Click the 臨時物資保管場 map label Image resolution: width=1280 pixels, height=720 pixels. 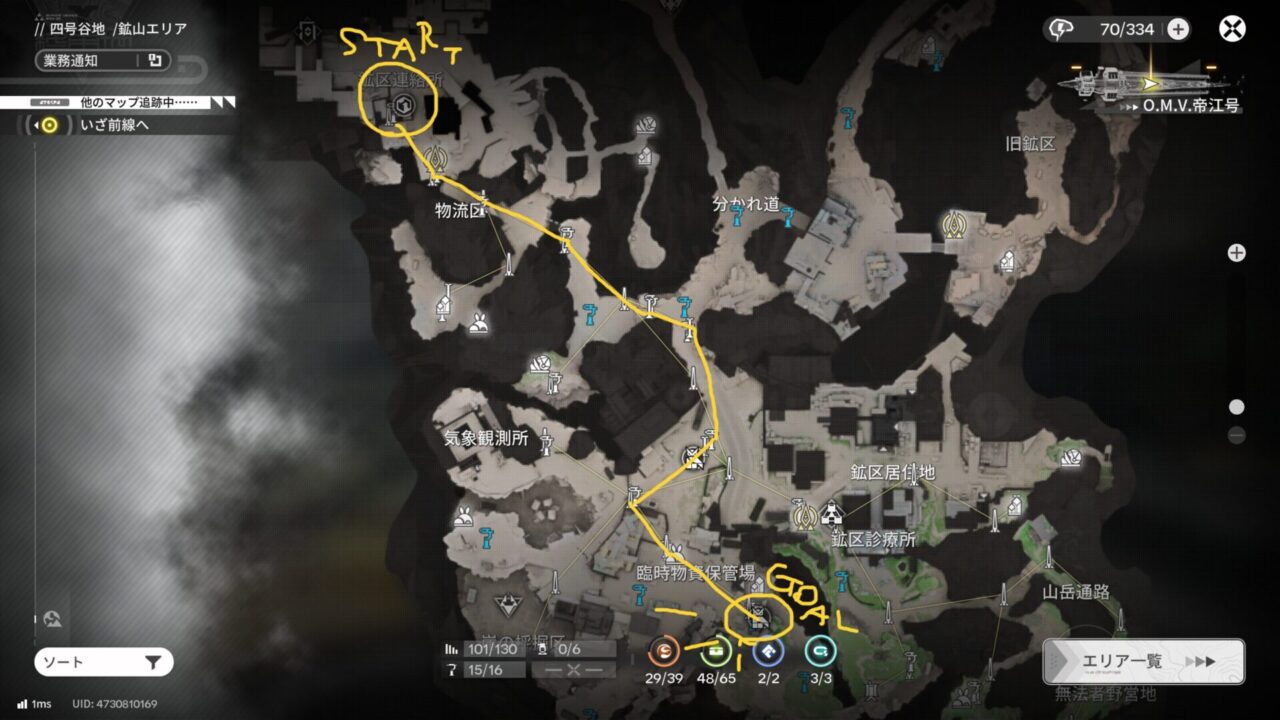tap(695, 573)
